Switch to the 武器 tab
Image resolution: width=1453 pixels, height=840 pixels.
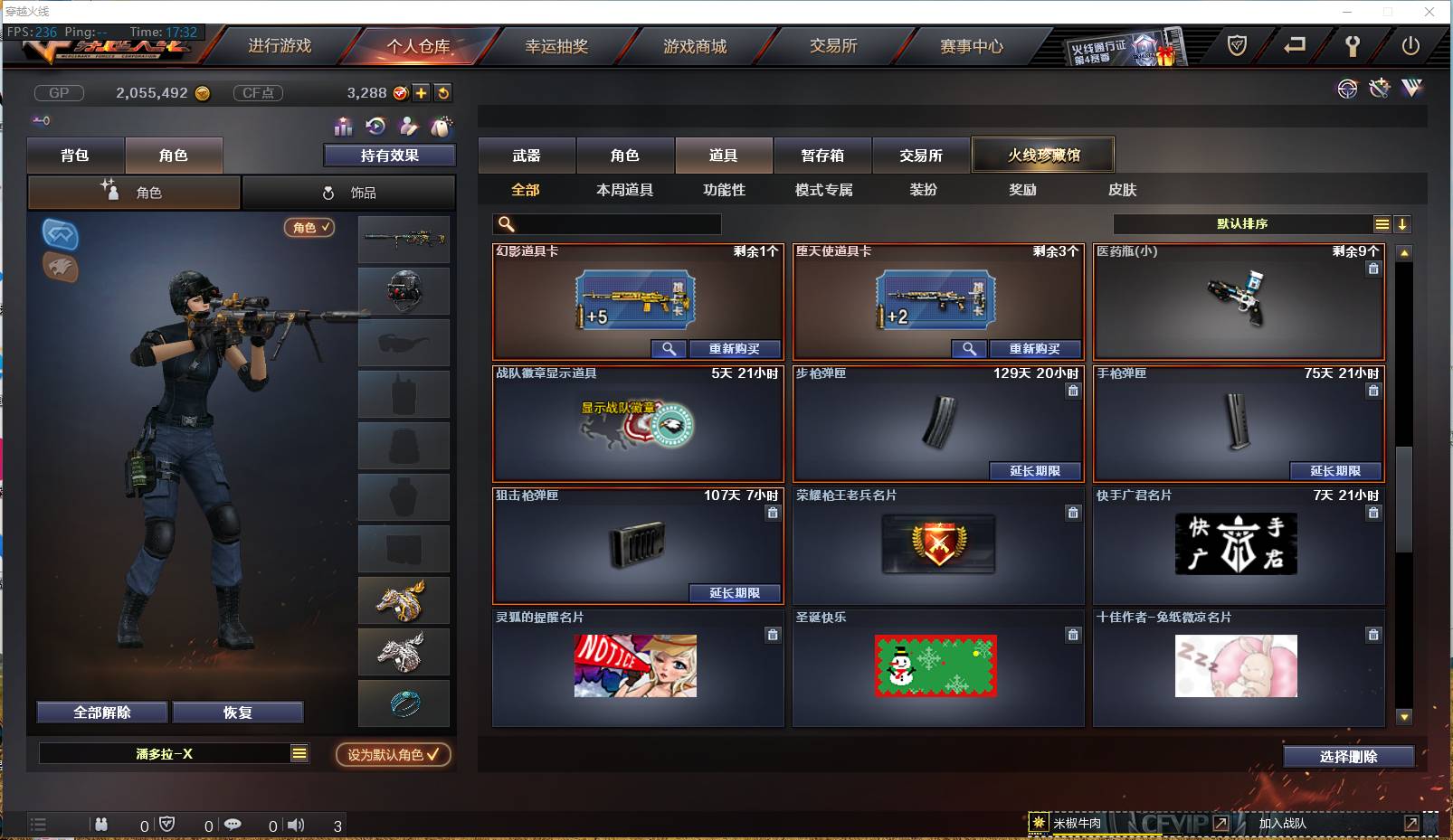point(527,155)
